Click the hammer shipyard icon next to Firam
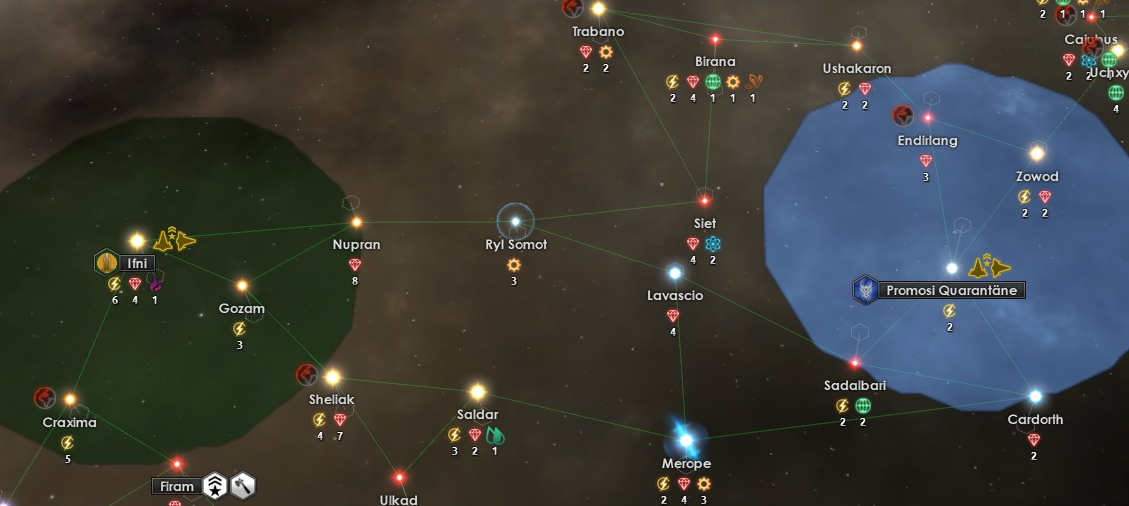 click(244, 487)
